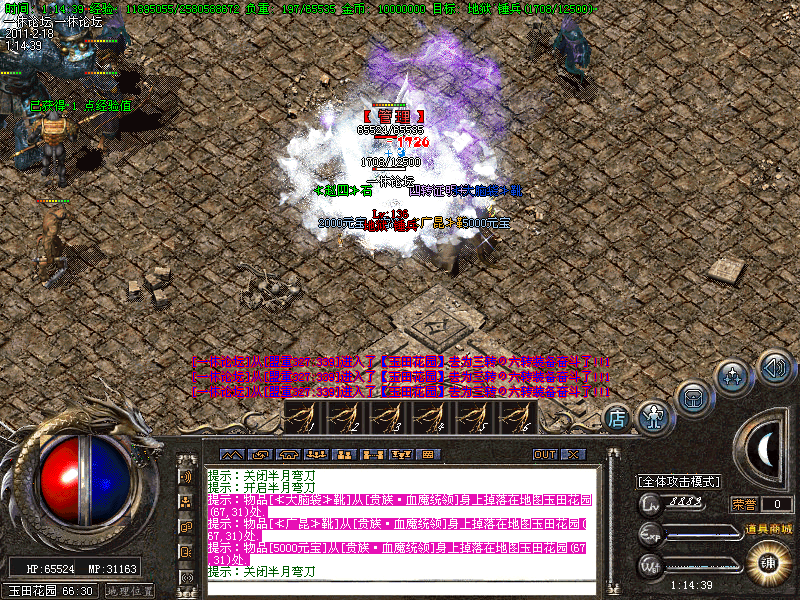Toggle sound with the speaker icon

point(774,366)
